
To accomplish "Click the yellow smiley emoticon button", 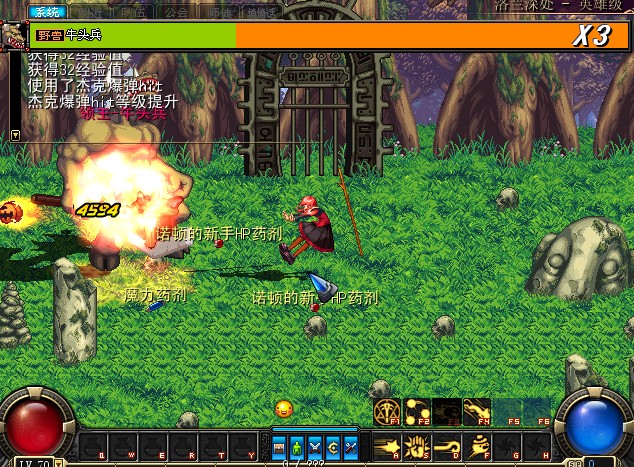I will click(x=284, y=408).
